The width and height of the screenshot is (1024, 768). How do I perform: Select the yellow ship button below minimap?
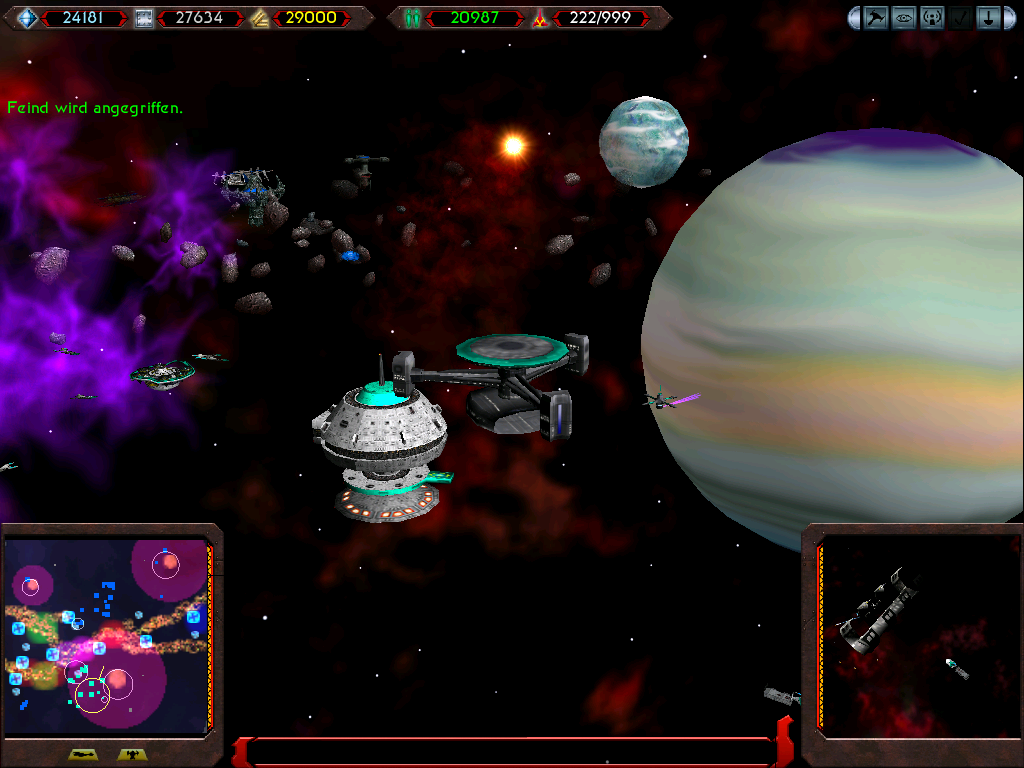point(83,755)
